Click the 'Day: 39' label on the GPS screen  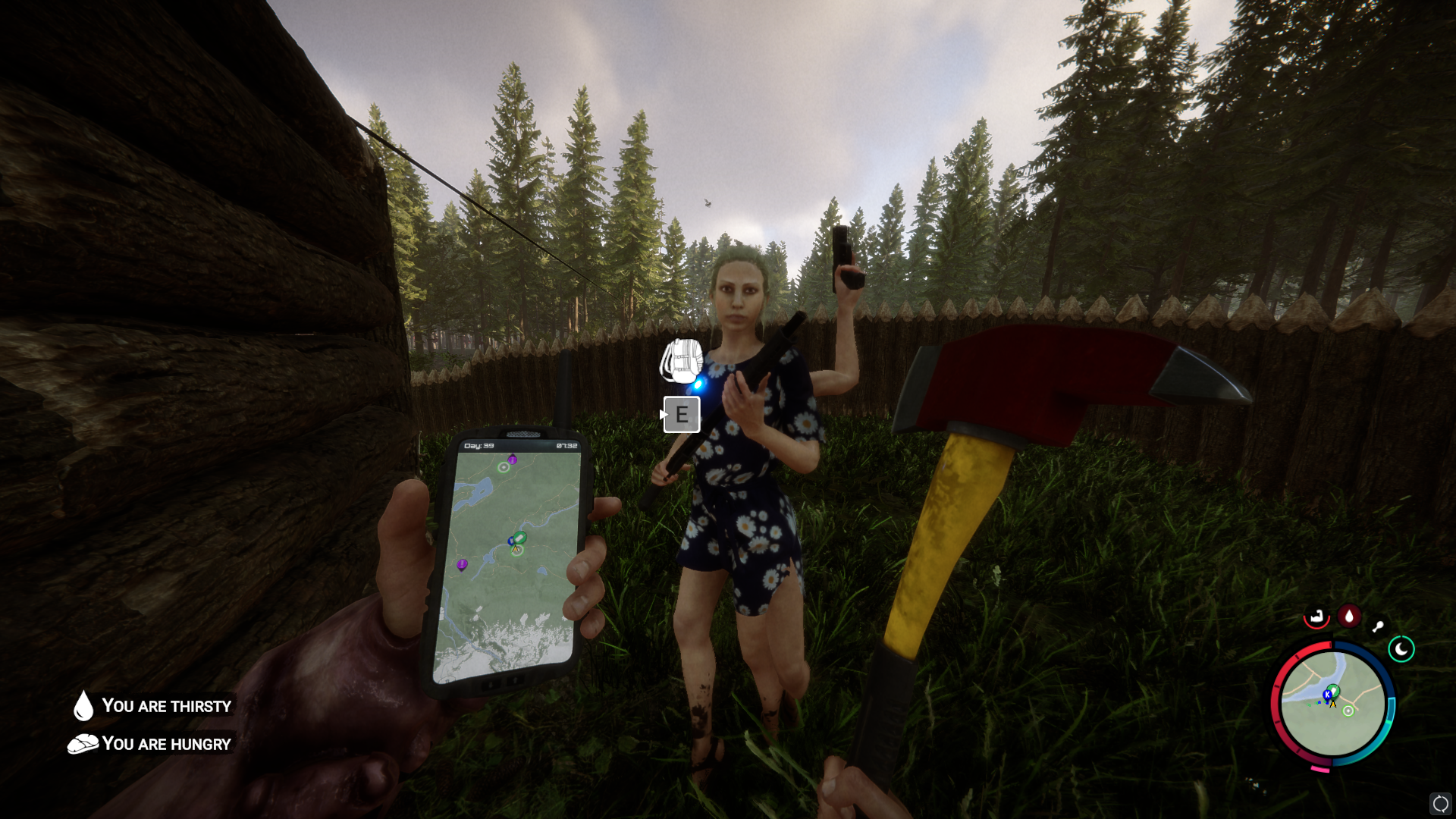(480, 445)
